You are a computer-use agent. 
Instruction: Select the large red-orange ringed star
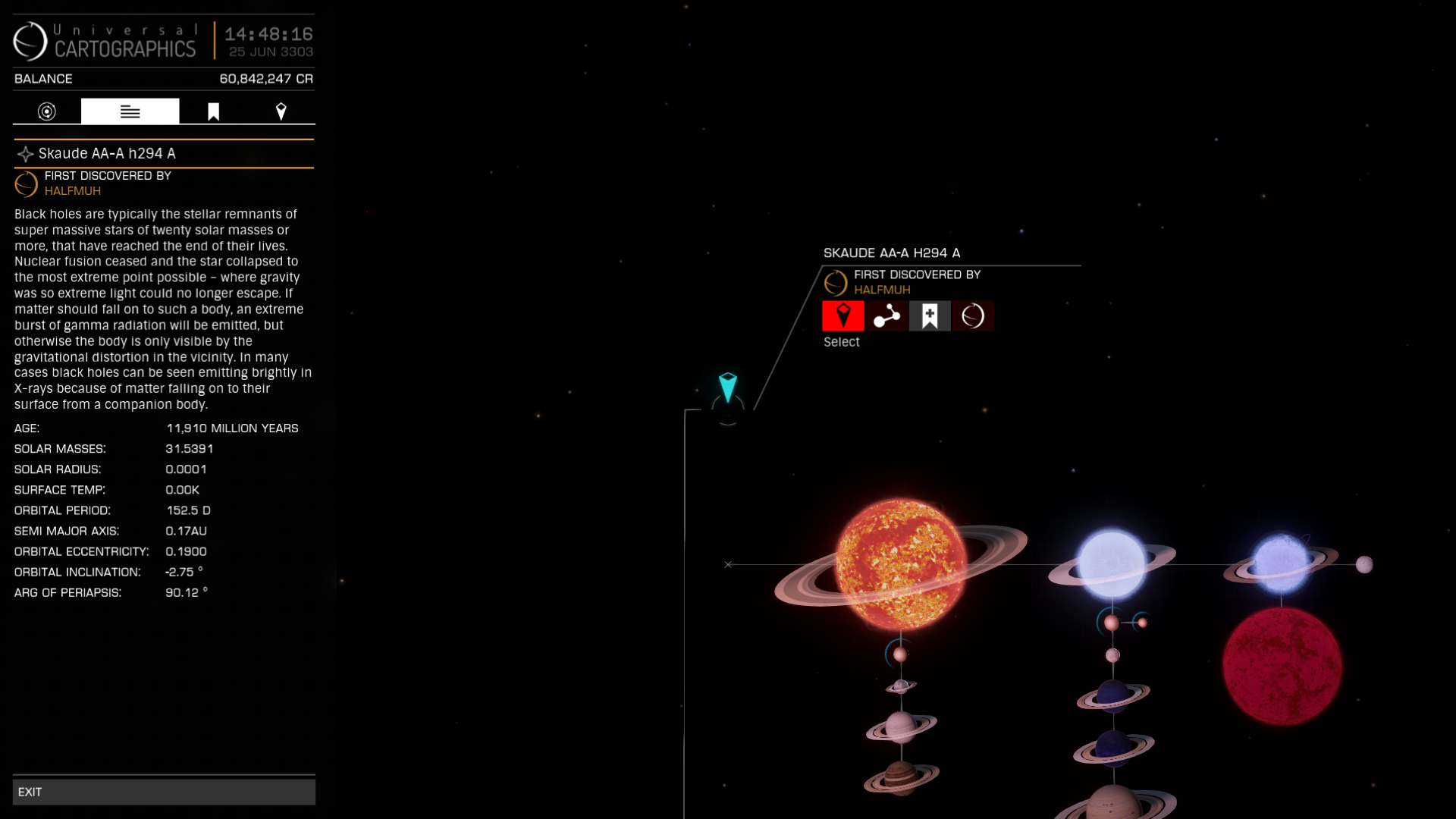(x=899, y=561)
